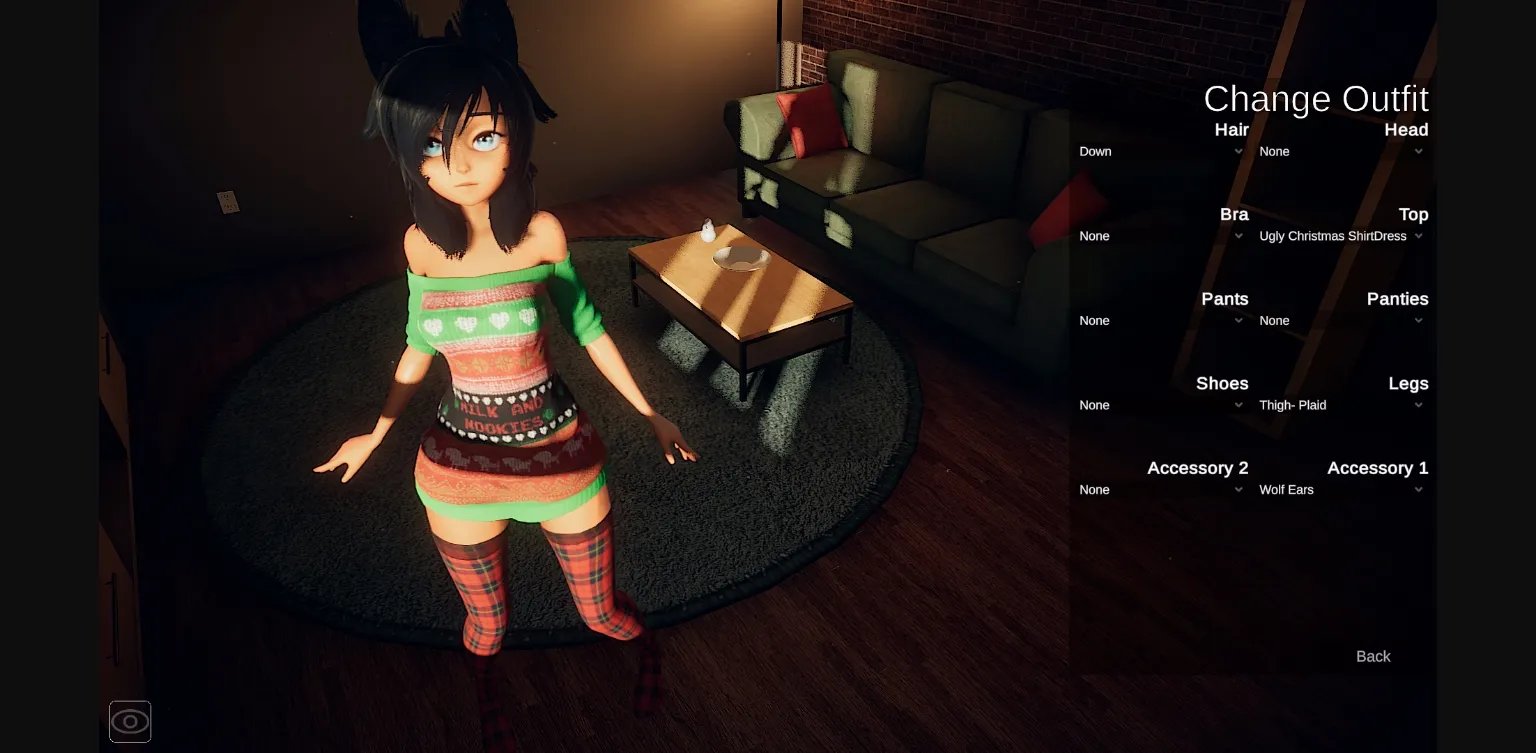Open the Accessory 2 selector
1536x753 pixels.
[1160, 489]
